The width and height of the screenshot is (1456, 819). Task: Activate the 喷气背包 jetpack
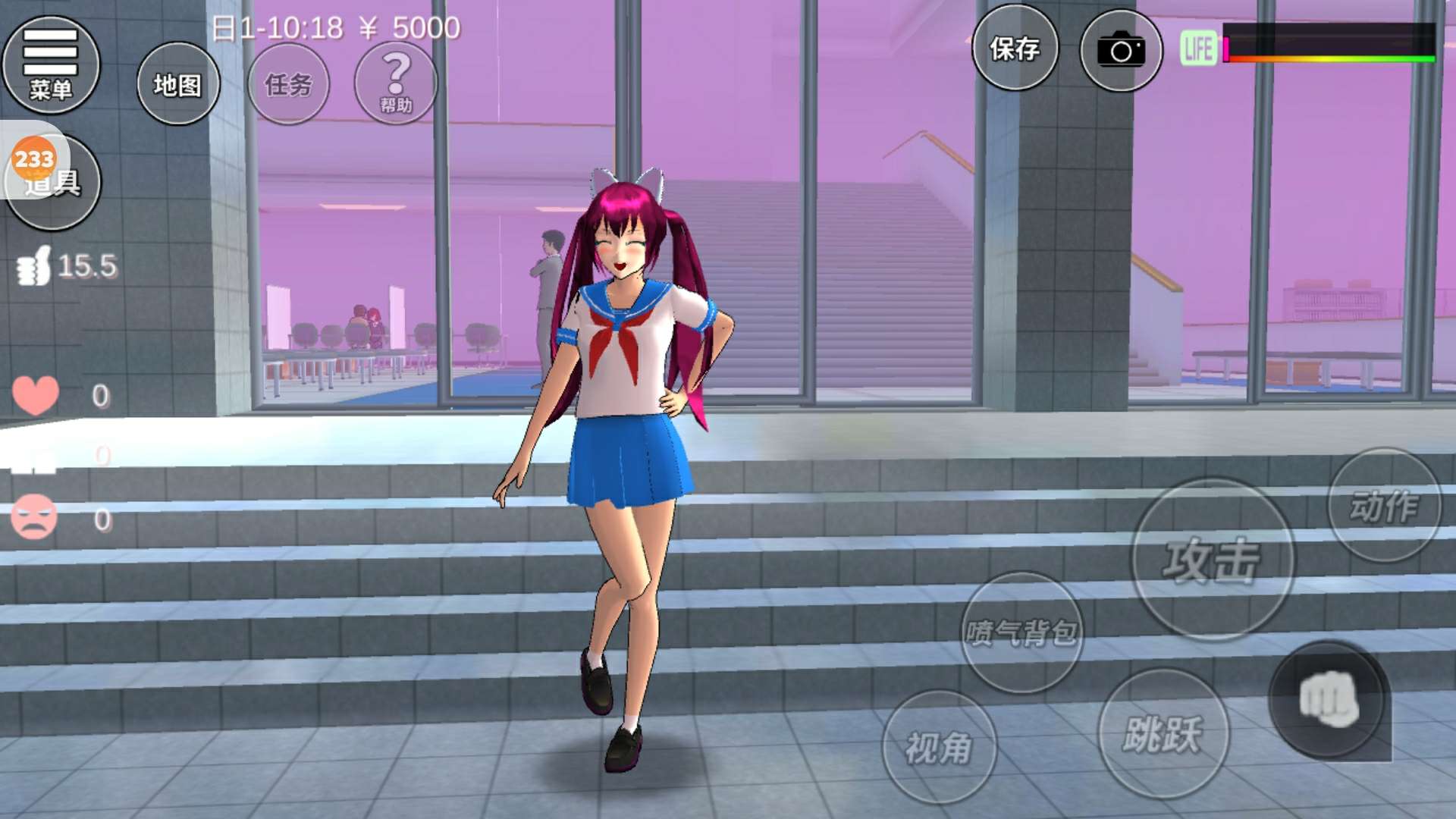[1021, 632]
